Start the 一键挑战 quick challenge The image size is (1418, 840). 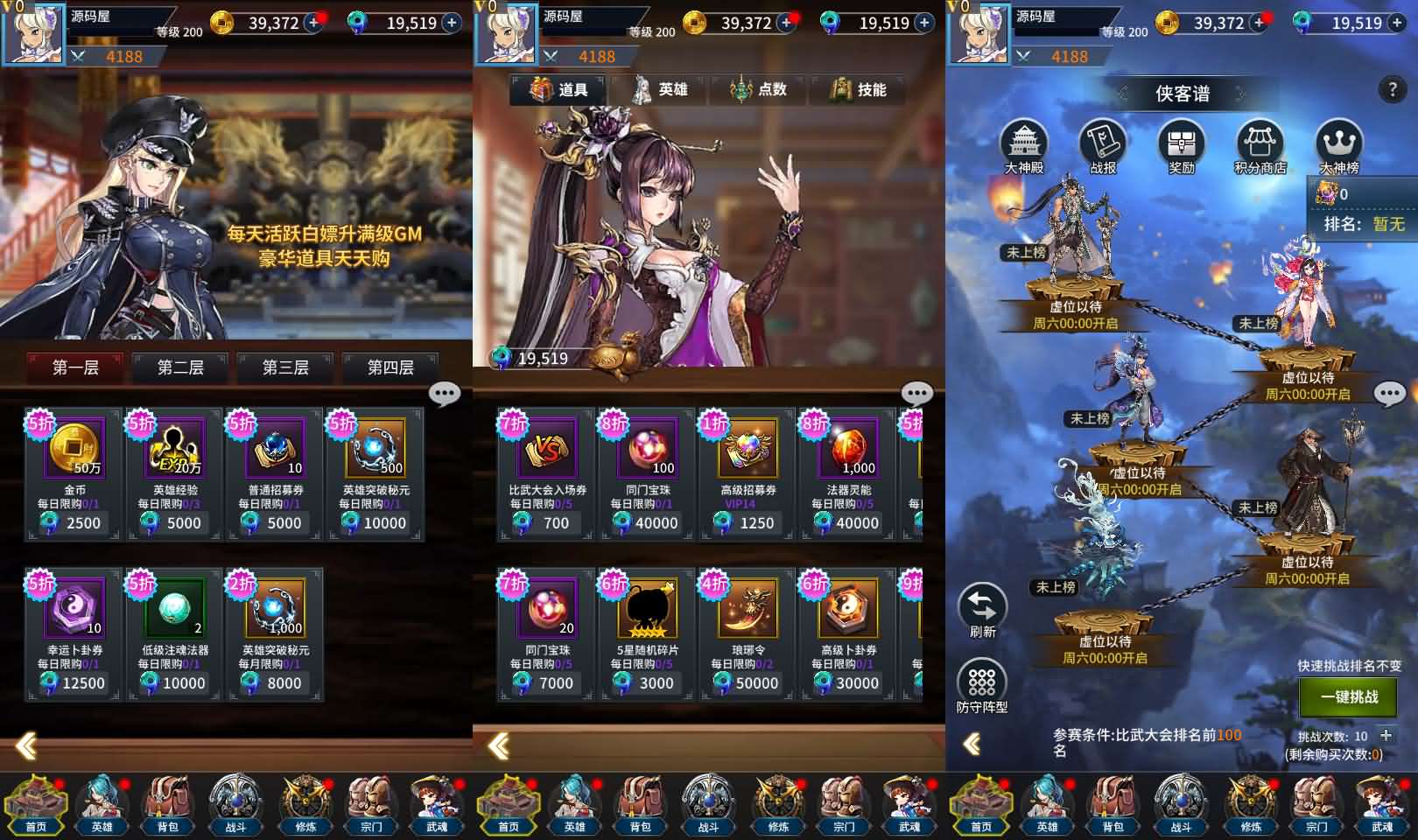(x=1349, y=696)
